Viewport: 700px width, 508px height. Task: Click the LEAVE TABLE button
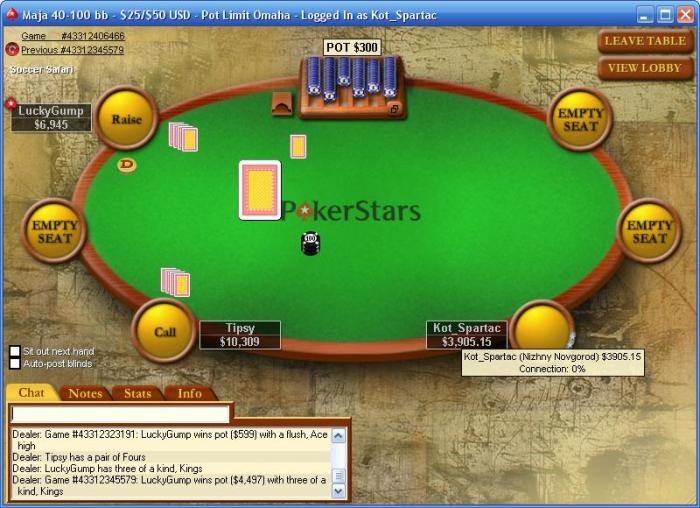[x=645, y=41]
